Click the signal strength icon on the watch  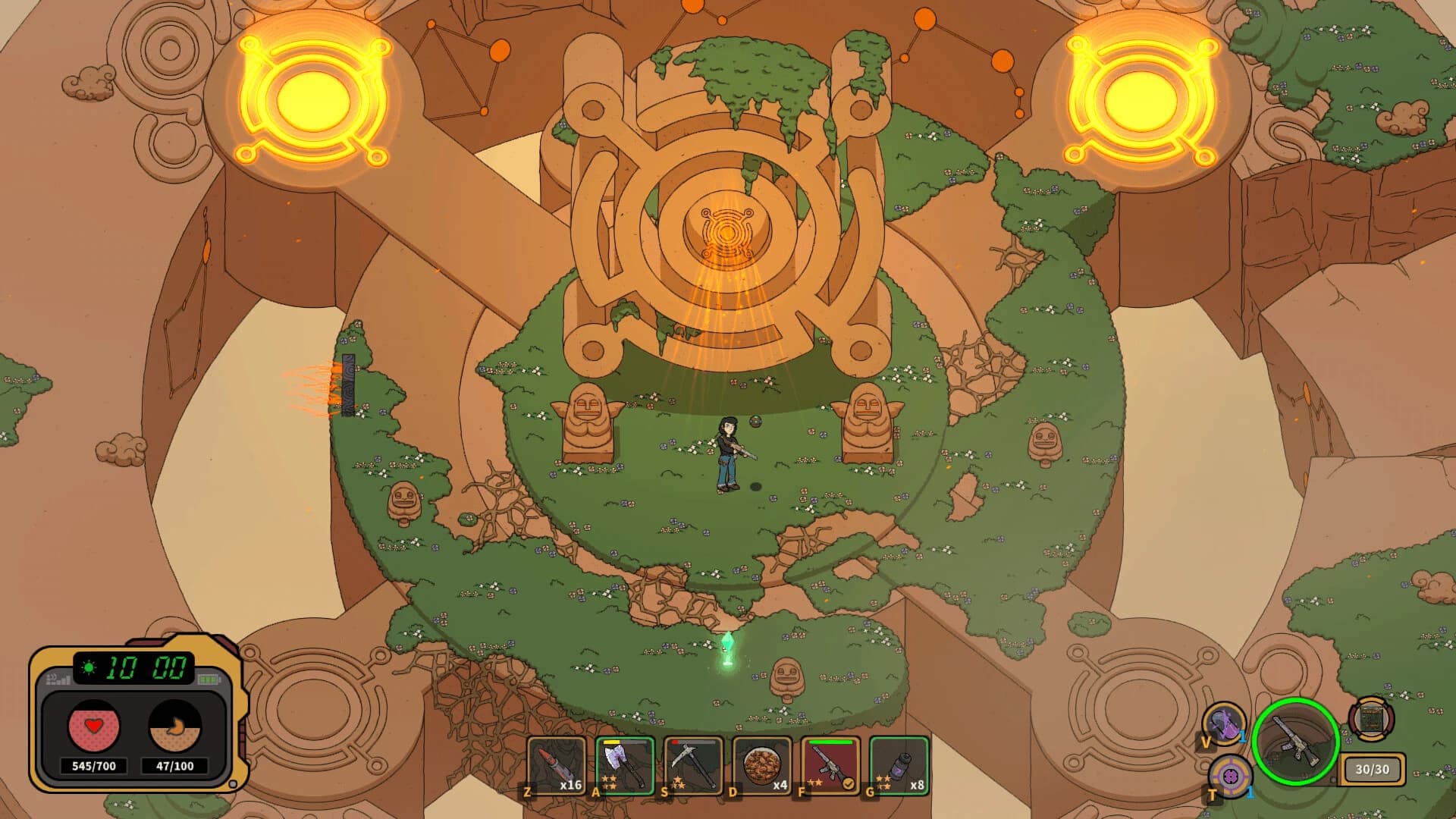[57, 678]
